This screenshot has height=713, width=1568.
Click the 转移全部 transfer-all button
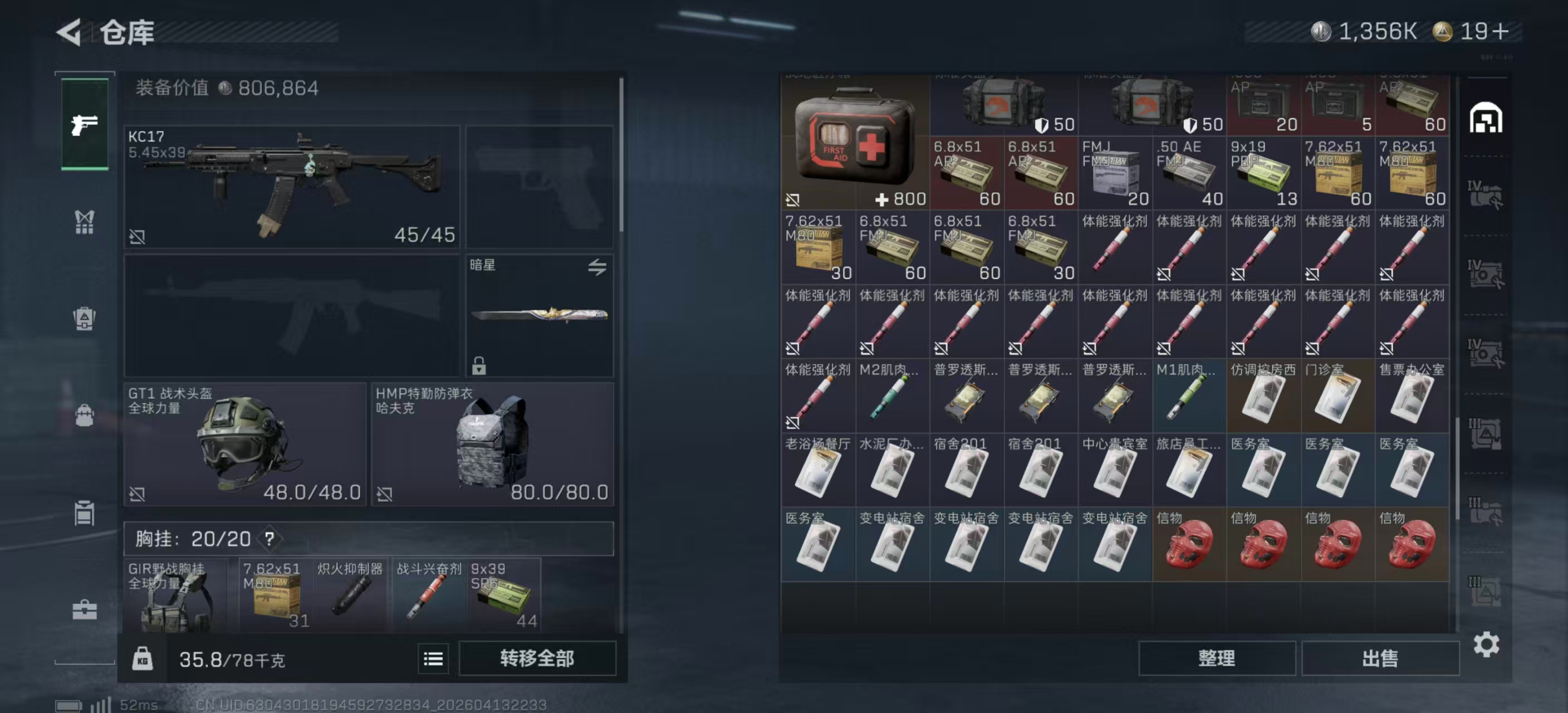(537, 658)
